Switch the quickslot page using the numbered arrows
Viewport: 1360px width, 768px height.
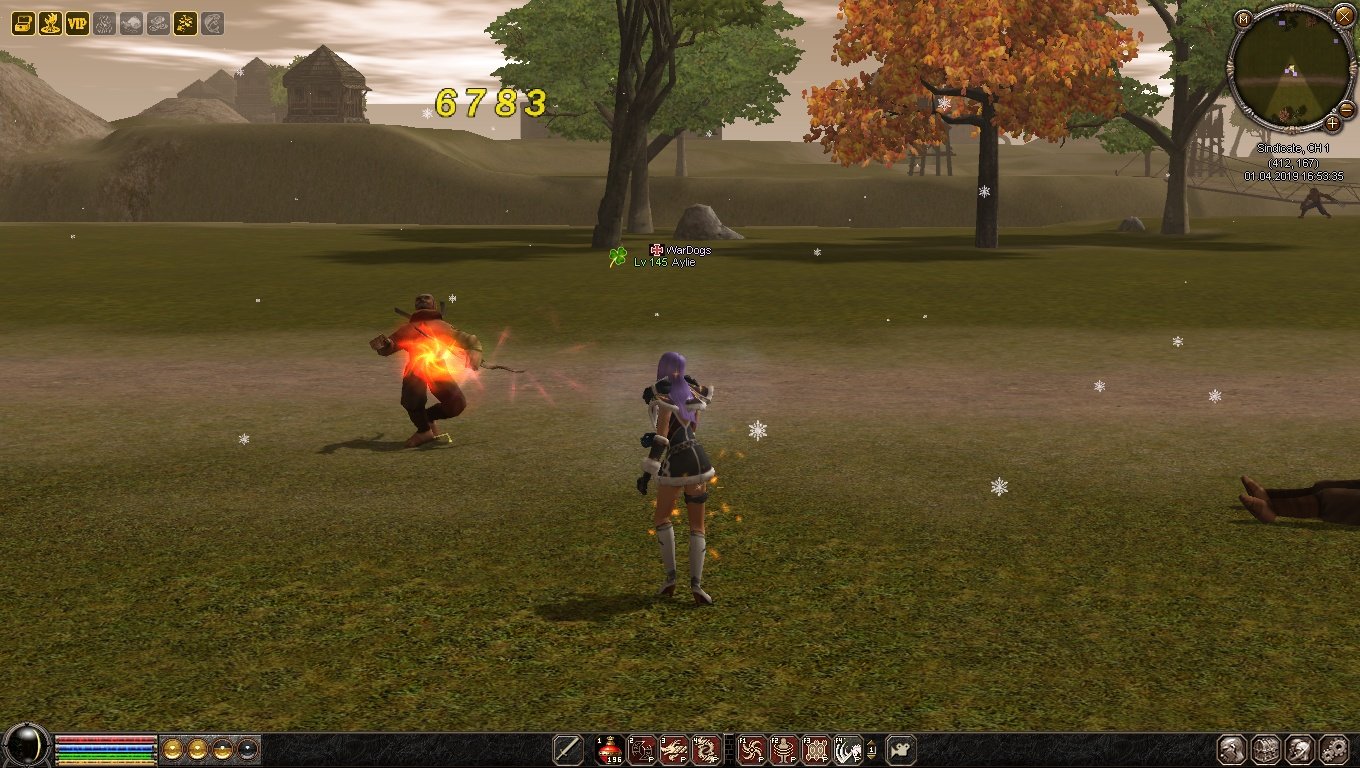872,749
